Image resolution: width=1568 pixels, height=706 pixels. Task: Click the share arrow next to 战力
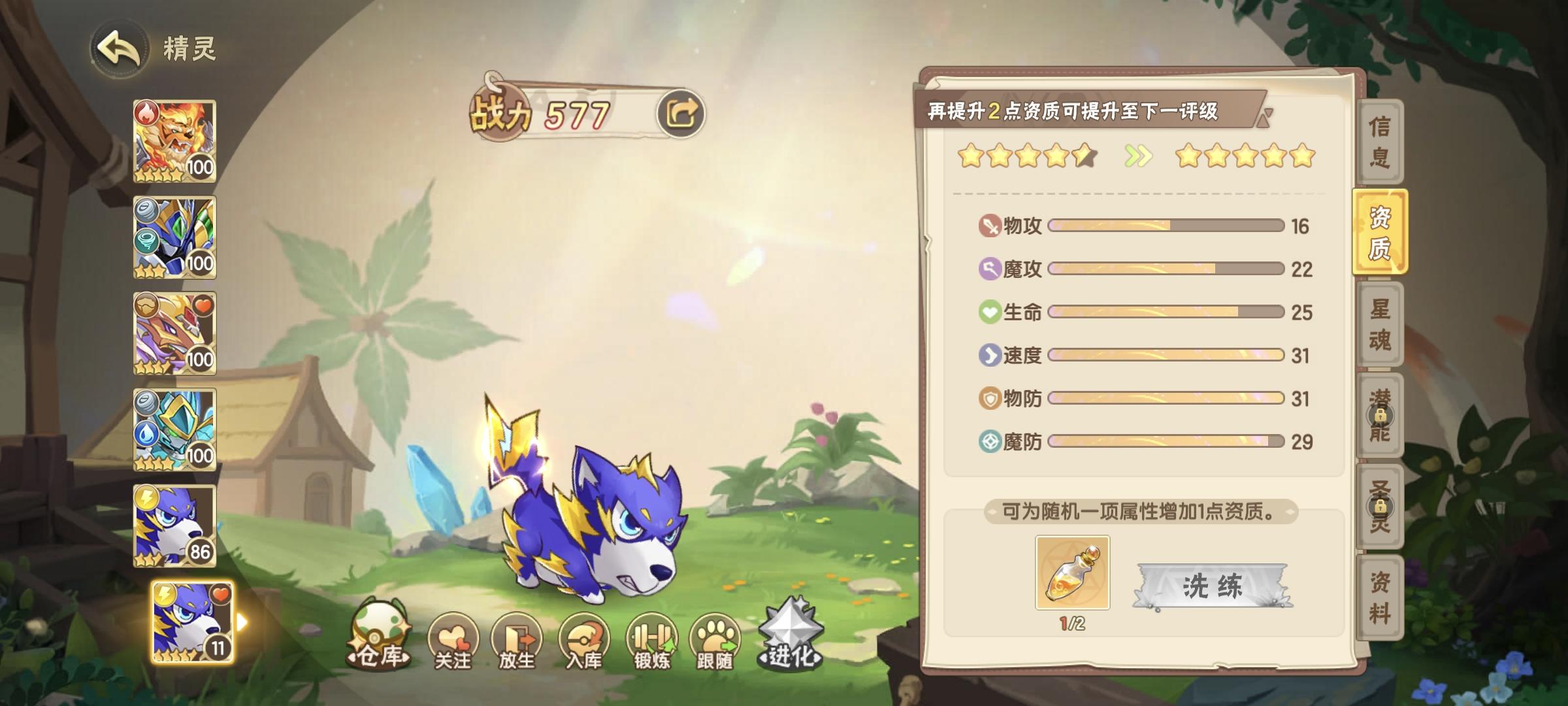tap(682, 113)
